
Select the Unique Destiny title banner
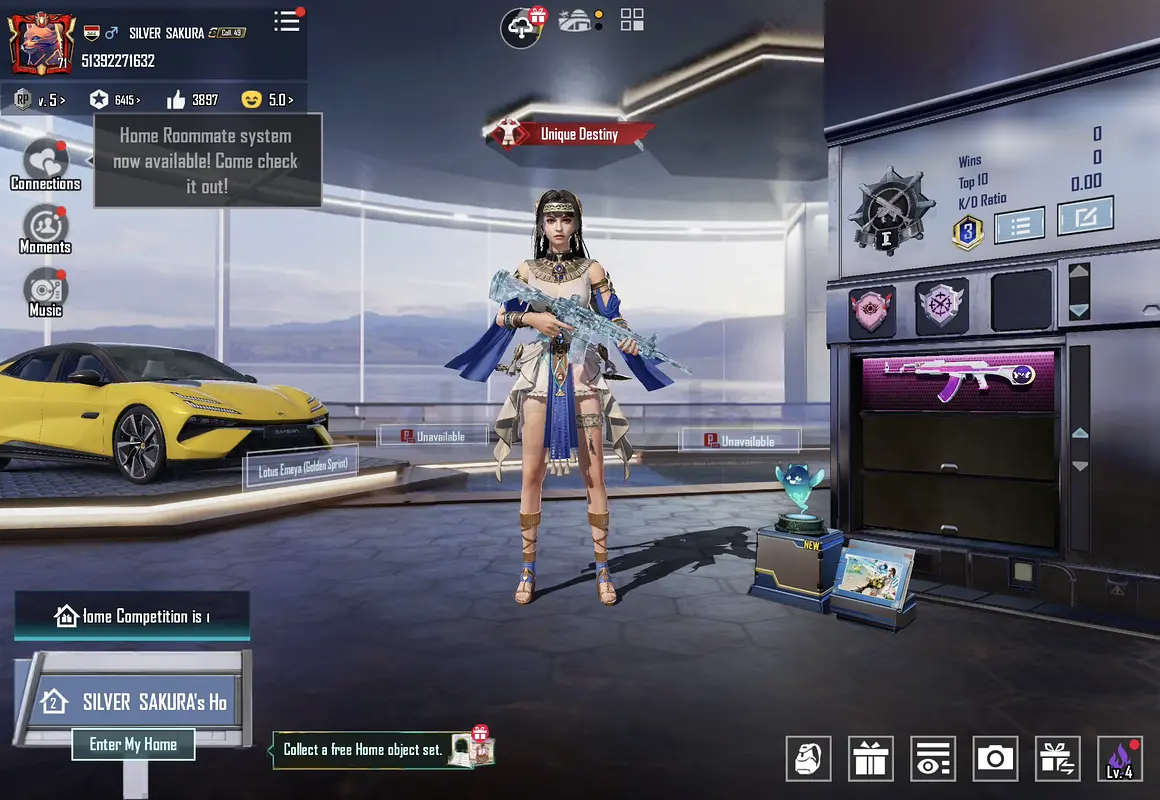point(573,134)
